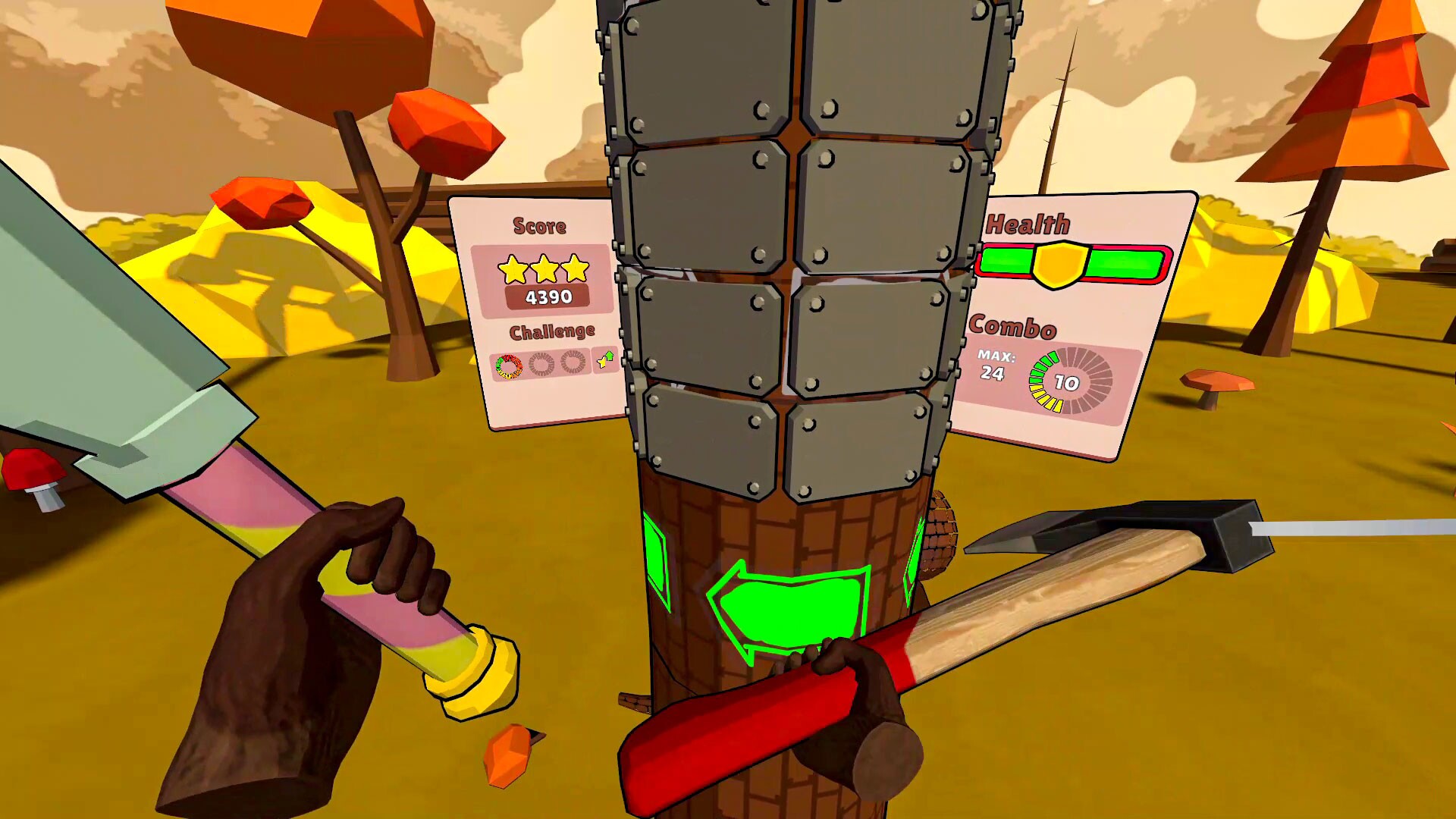Click the middle score star

544,268
